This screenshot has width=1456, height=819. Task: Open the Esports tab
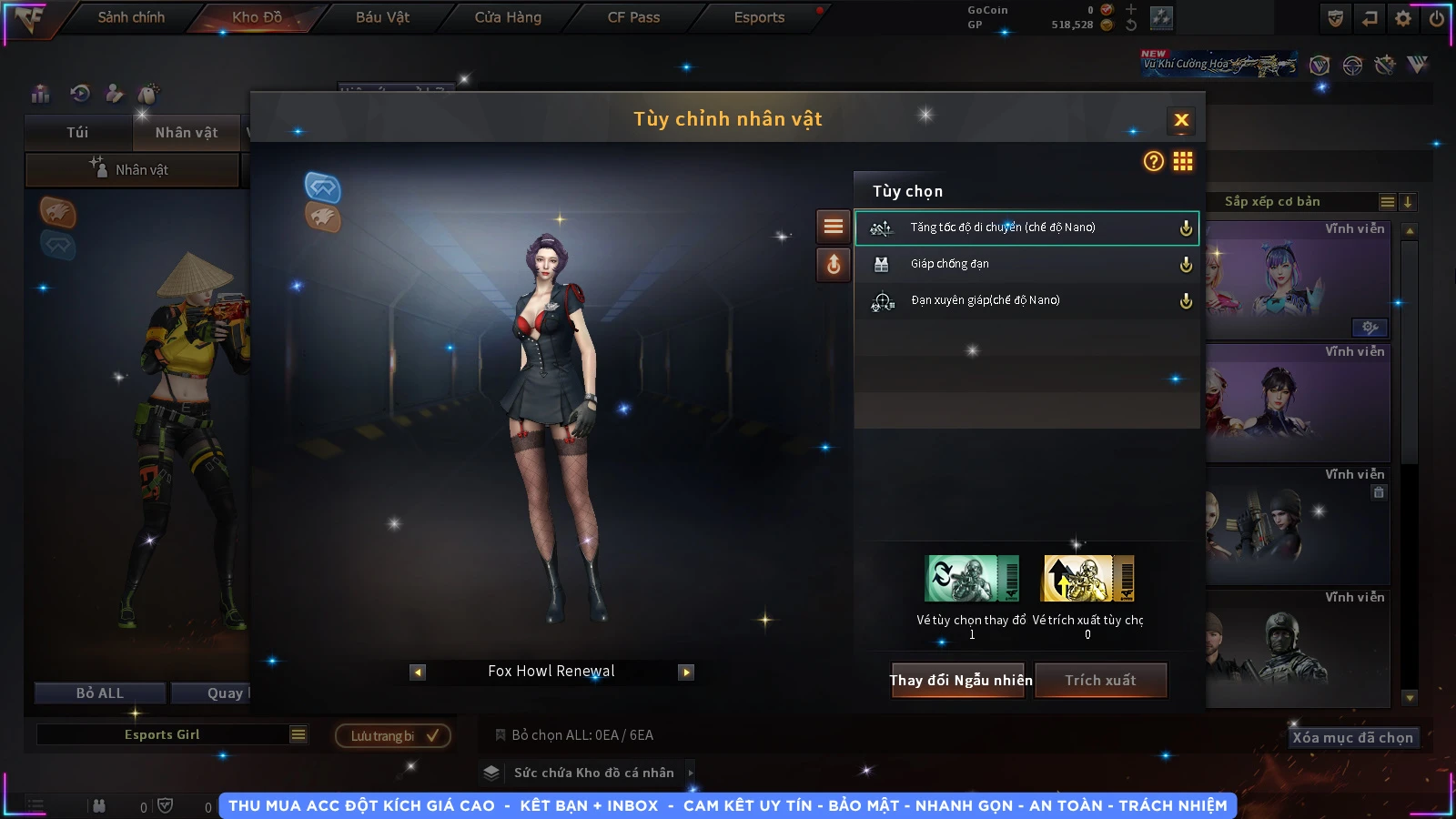tap(759, 17)
